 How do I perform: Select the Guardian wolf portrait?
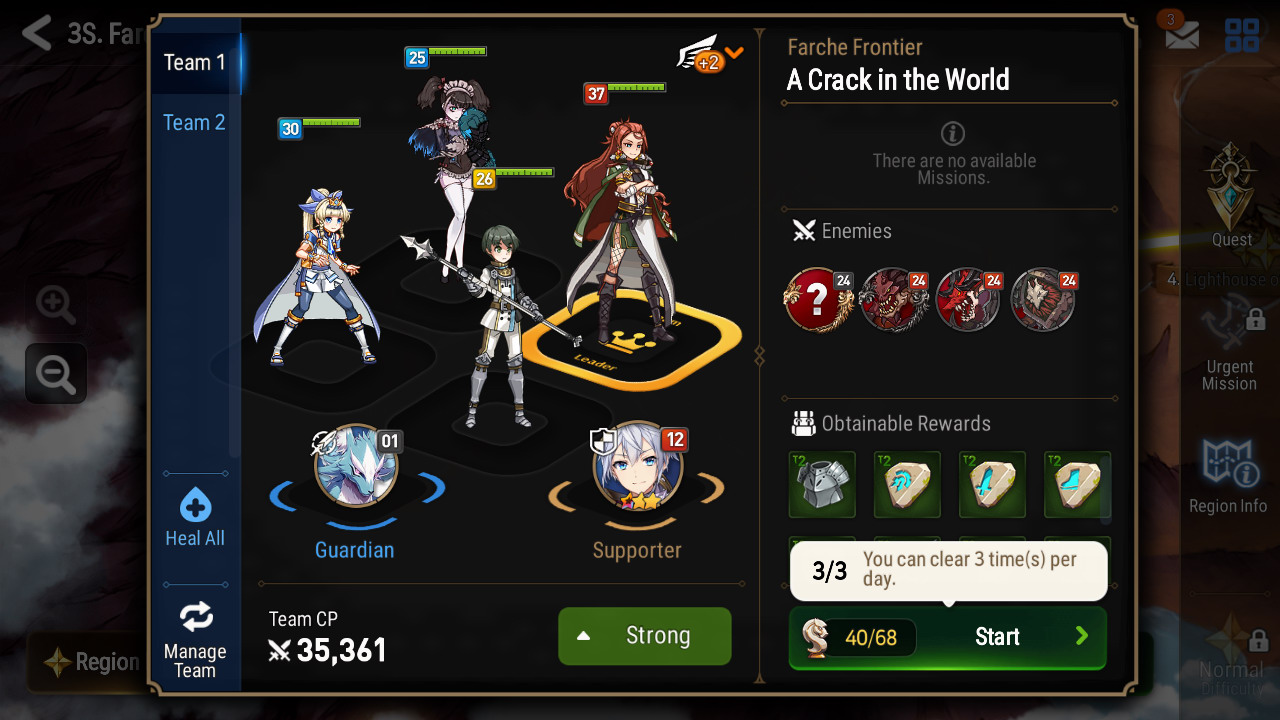tap(356, 466)
